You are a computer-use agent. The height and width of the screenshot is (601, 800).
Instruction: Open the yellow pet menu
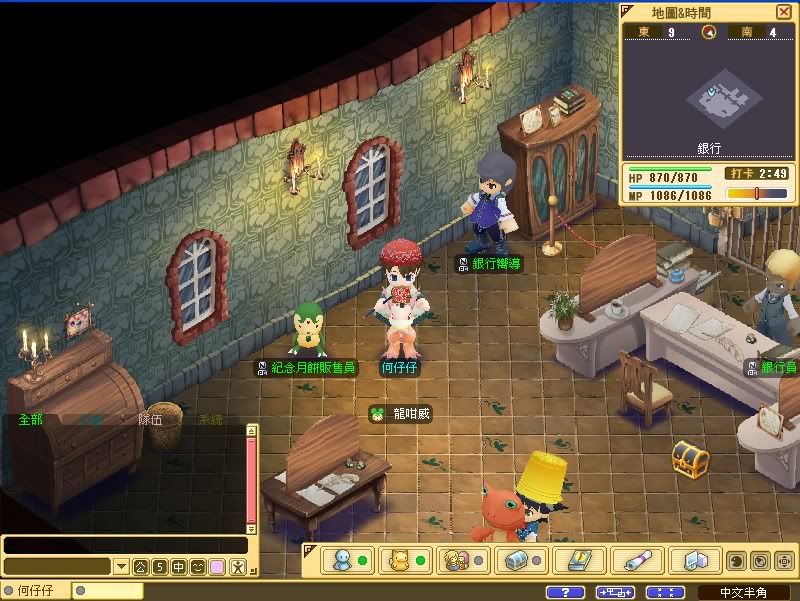point(401,560)
